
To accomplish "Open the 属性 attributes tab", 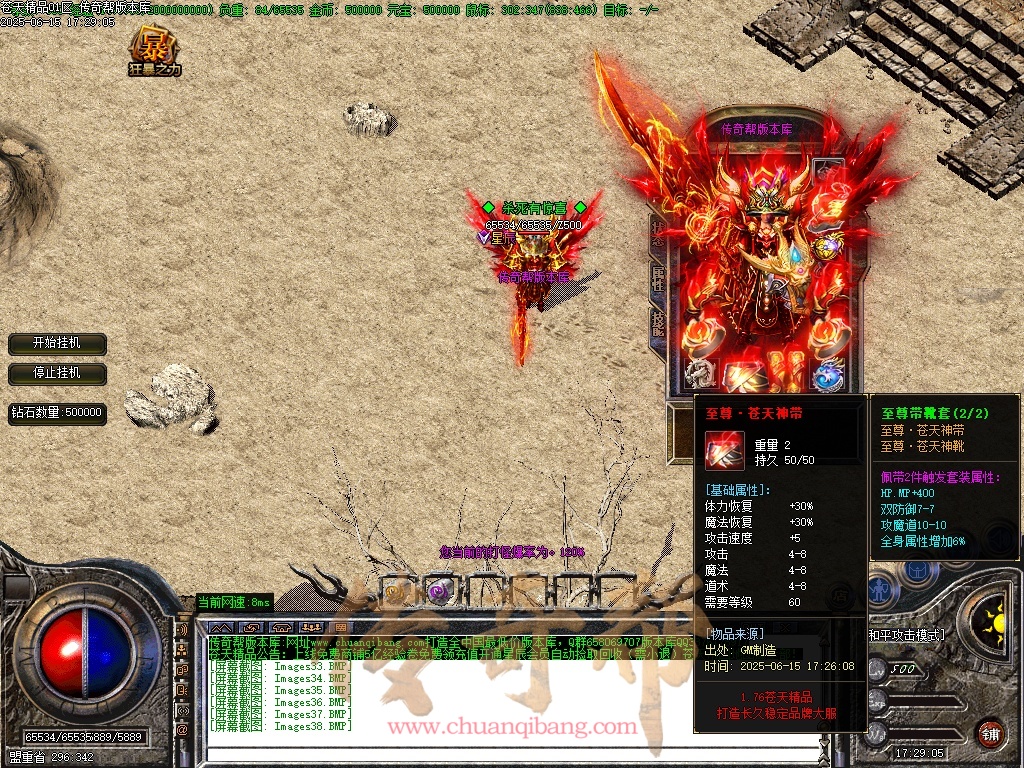I will tap(658, 279).
